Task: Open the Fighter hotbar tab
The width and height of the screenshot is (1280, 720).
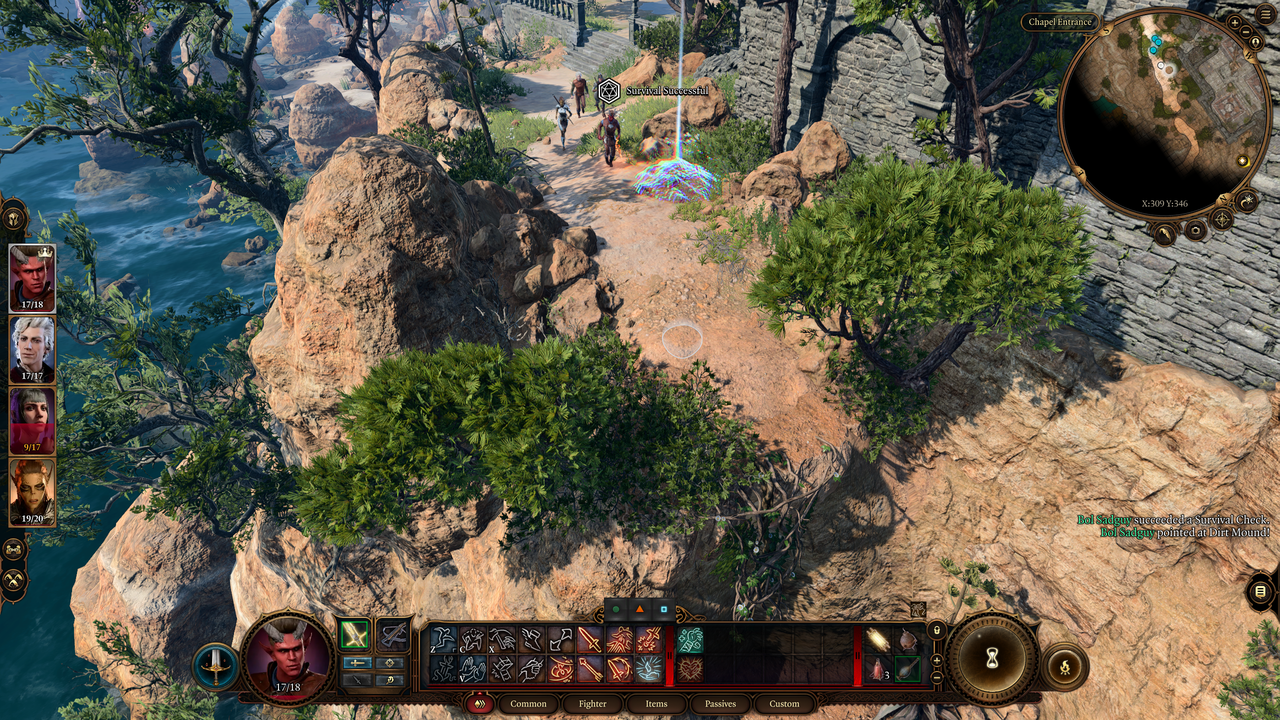Action: click(592, 703)
